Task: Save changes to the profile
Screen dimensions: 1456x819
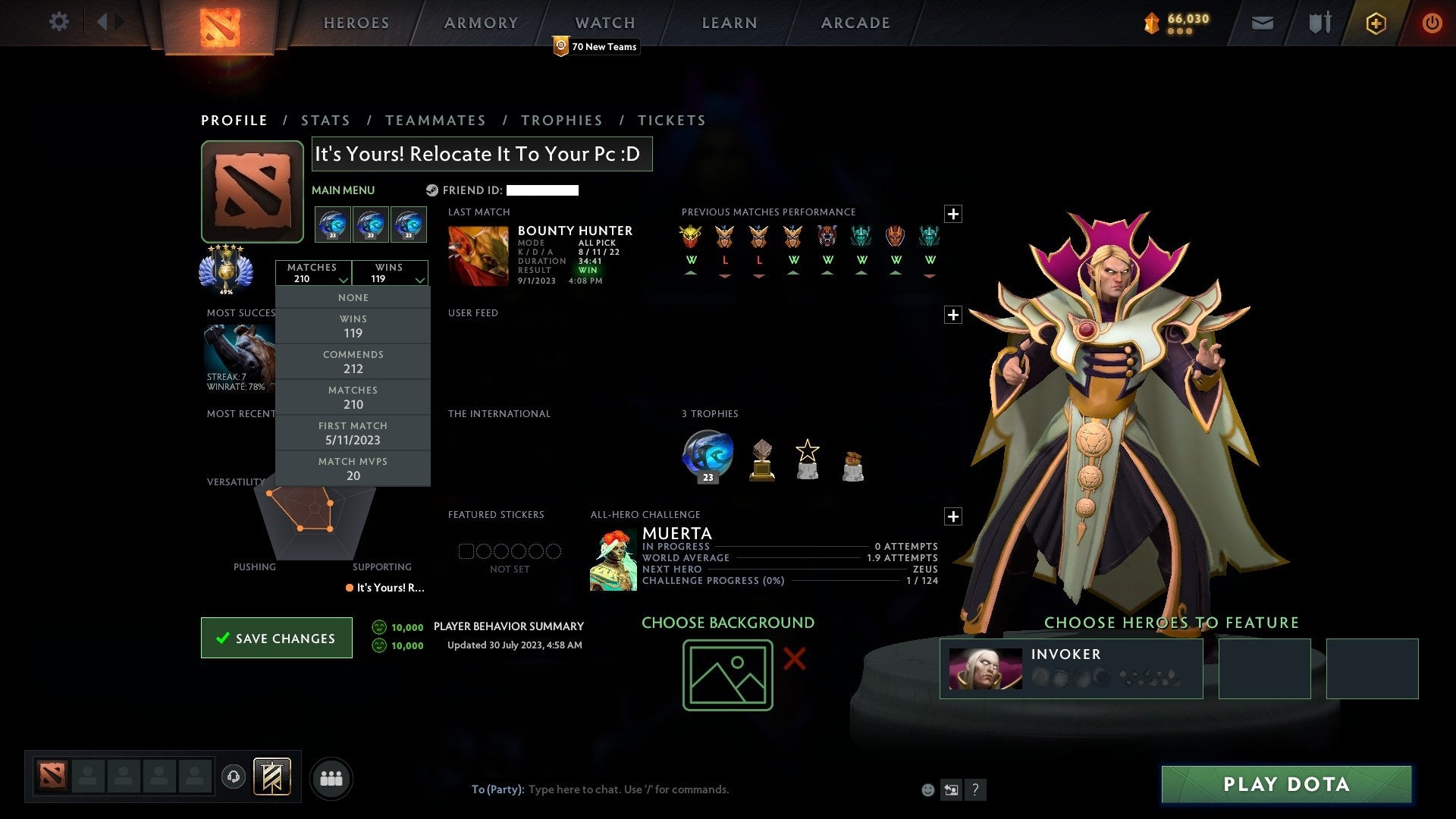Action: tap(277, 638)
